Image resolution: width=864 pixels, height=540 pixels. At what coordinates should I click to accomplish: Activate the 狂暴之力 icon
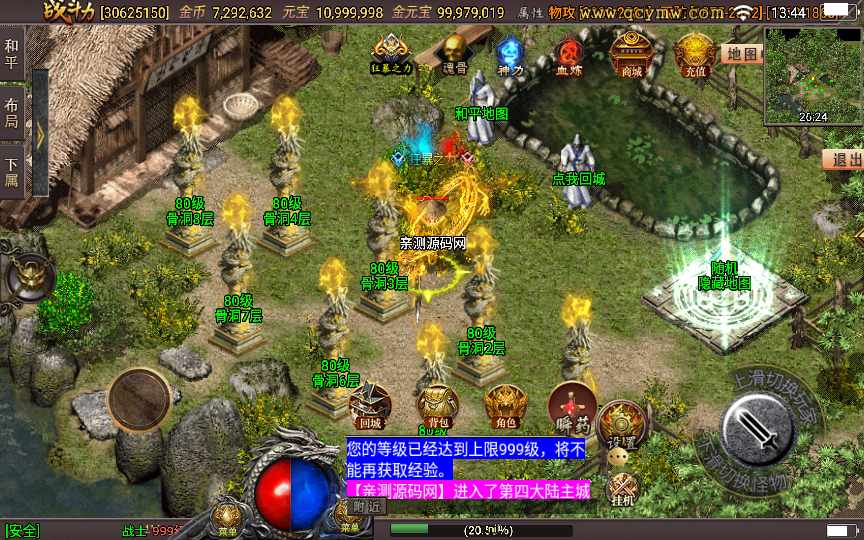click(x=391, y=52)
